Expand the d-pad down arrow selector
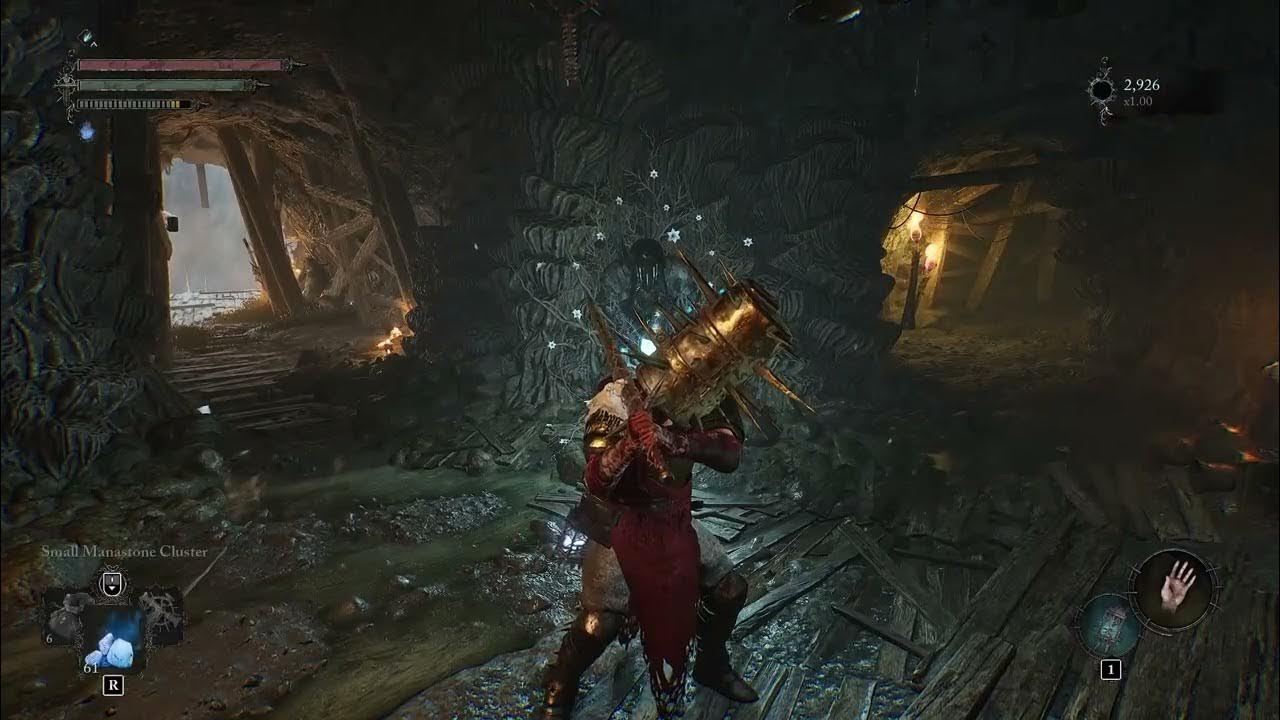 pyautogui.click(x=112, y=590)
